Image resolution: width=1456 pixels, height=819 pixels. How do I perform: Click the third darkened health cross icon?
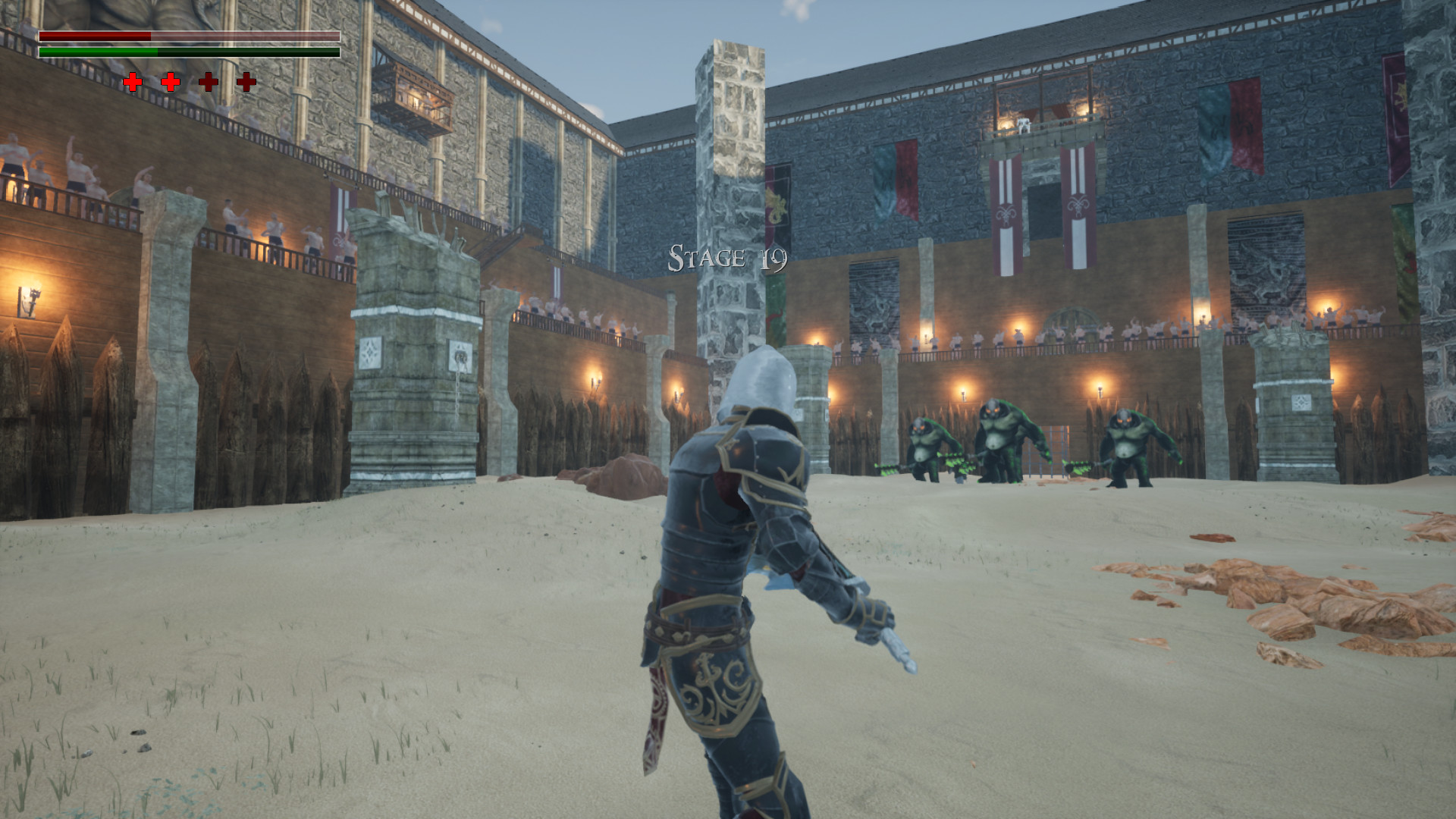tap(210, 81)
